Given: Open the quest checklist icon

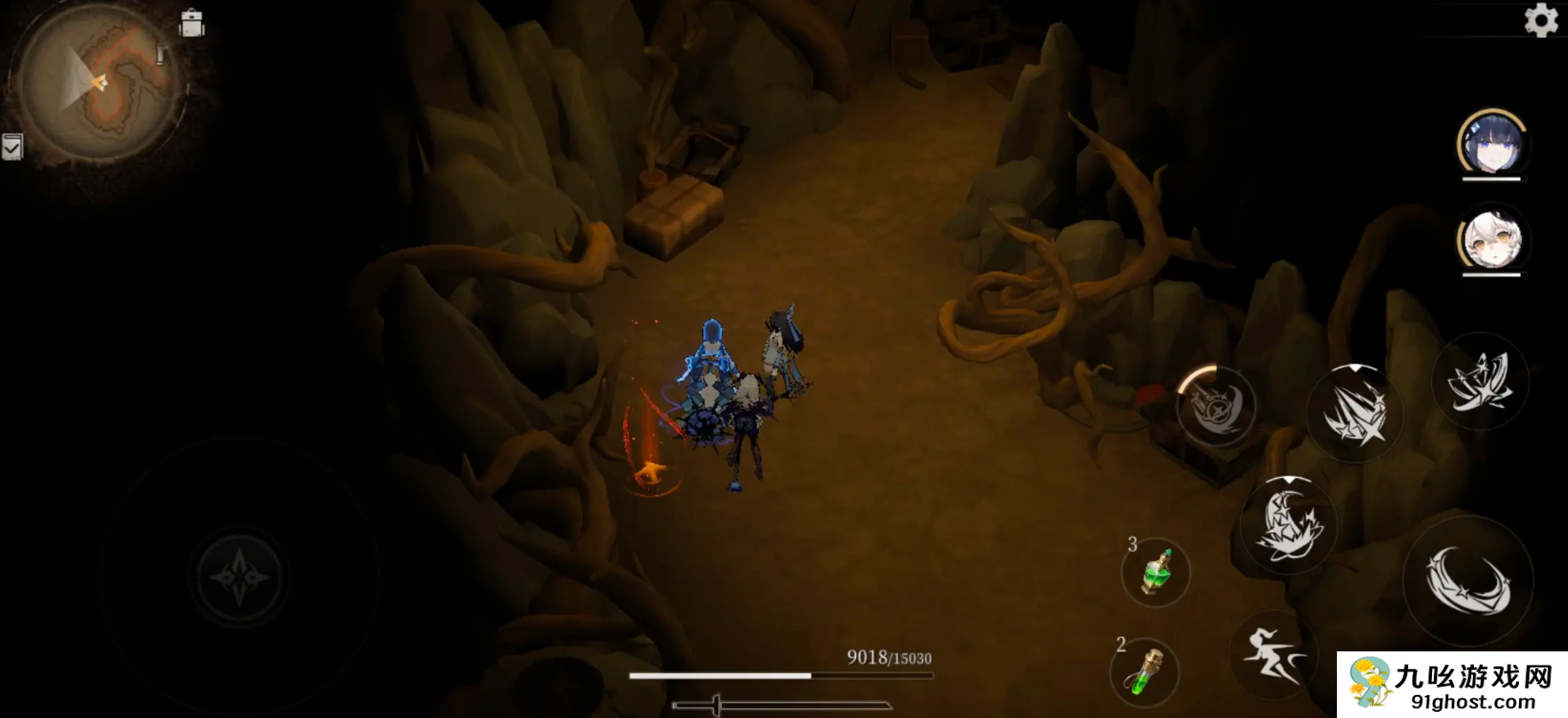Looking at the screenshot, I should (12, 147).
